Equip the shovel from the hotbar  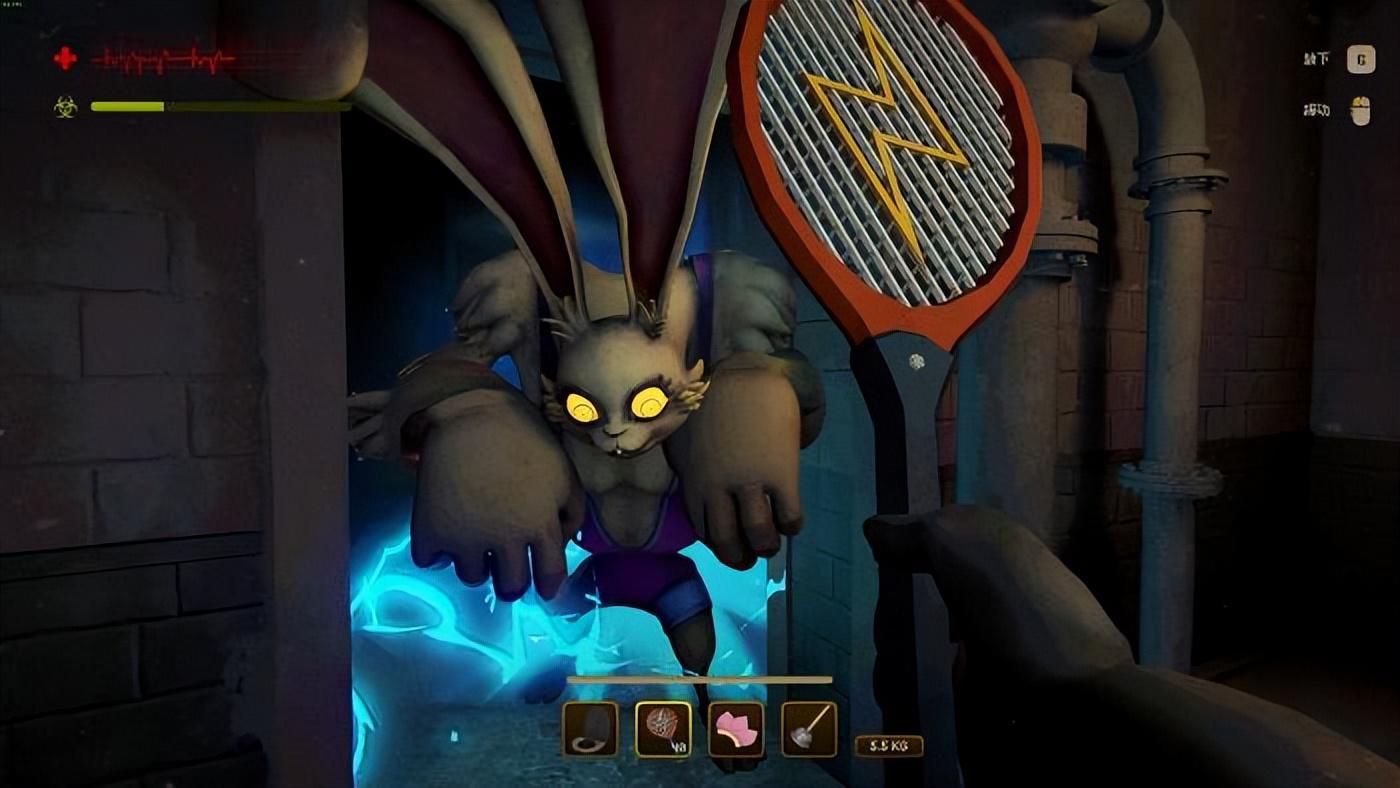809,729
